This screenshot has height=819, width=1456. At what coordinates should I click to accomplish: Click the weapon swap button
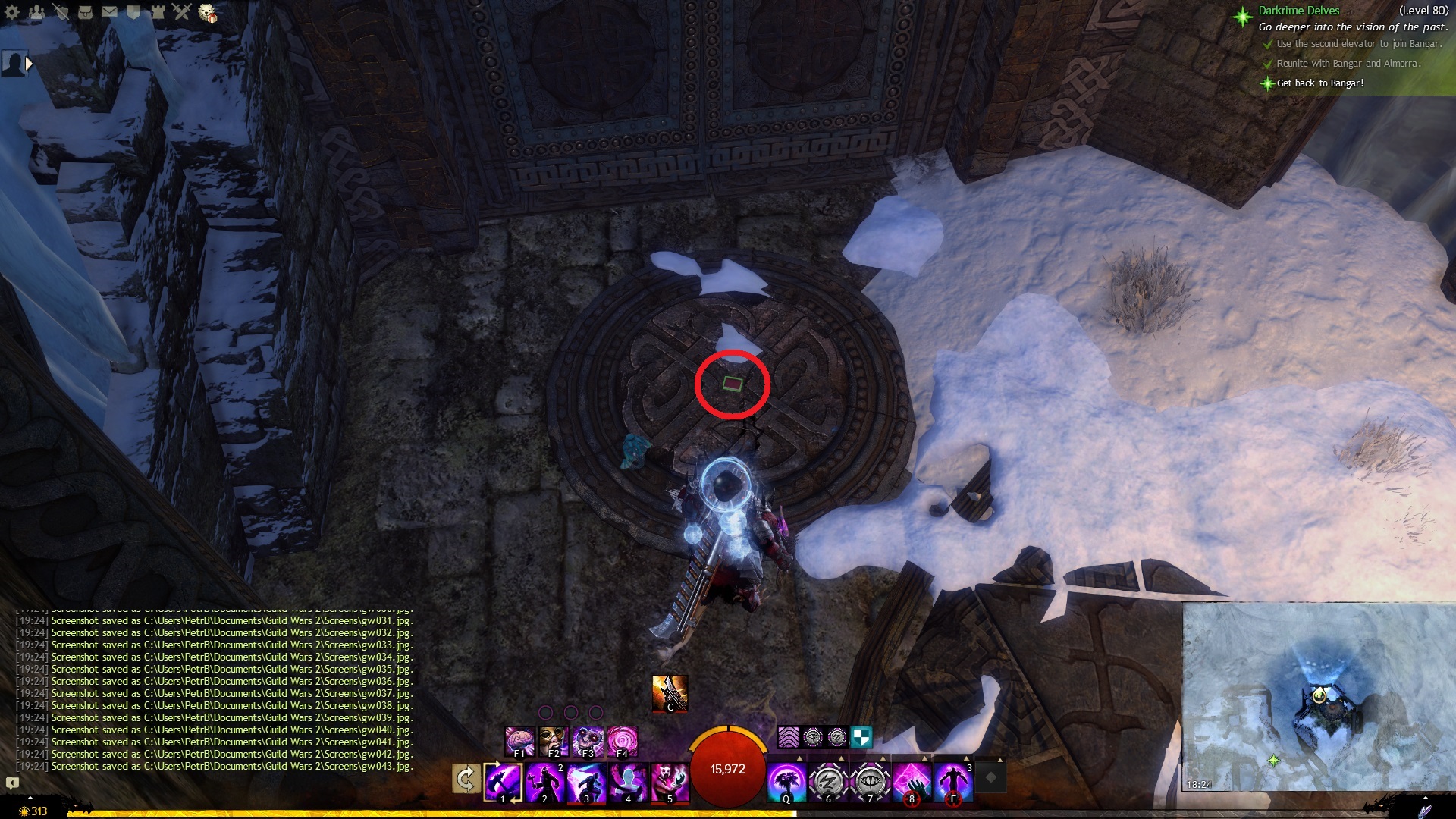click(466, 779)
